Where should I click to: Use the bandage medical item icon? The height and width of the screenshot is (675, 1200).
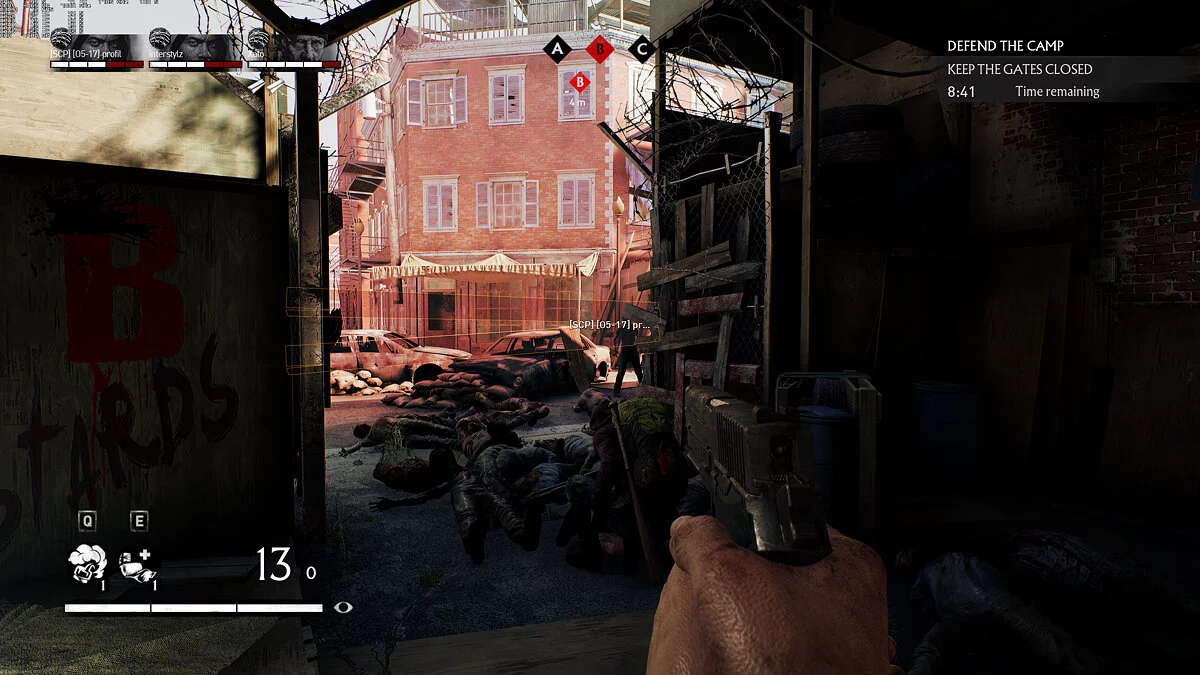[x=137, y=565]
